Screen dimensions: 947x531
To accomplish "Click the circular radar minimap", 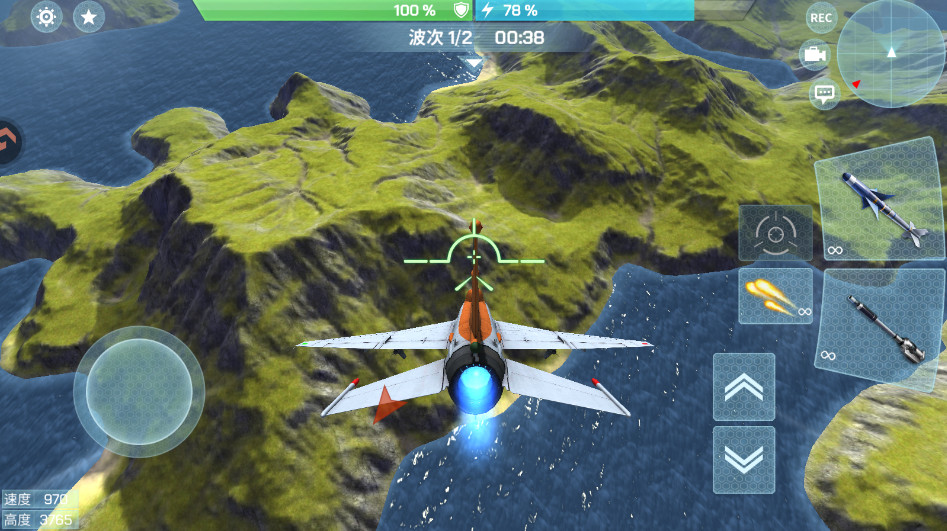I will click(889, 53).
